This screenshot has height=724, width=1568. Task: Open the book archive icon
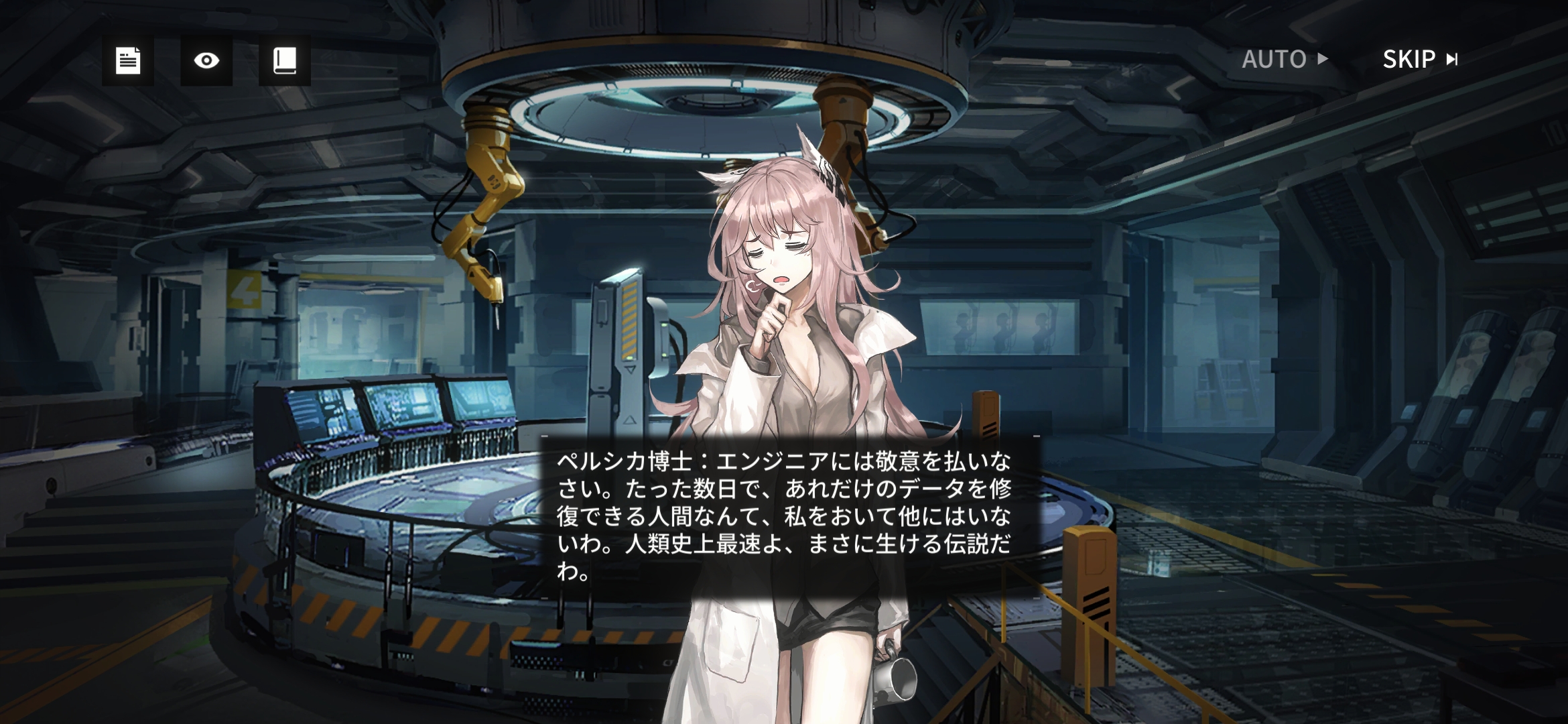tap(285, 60)
